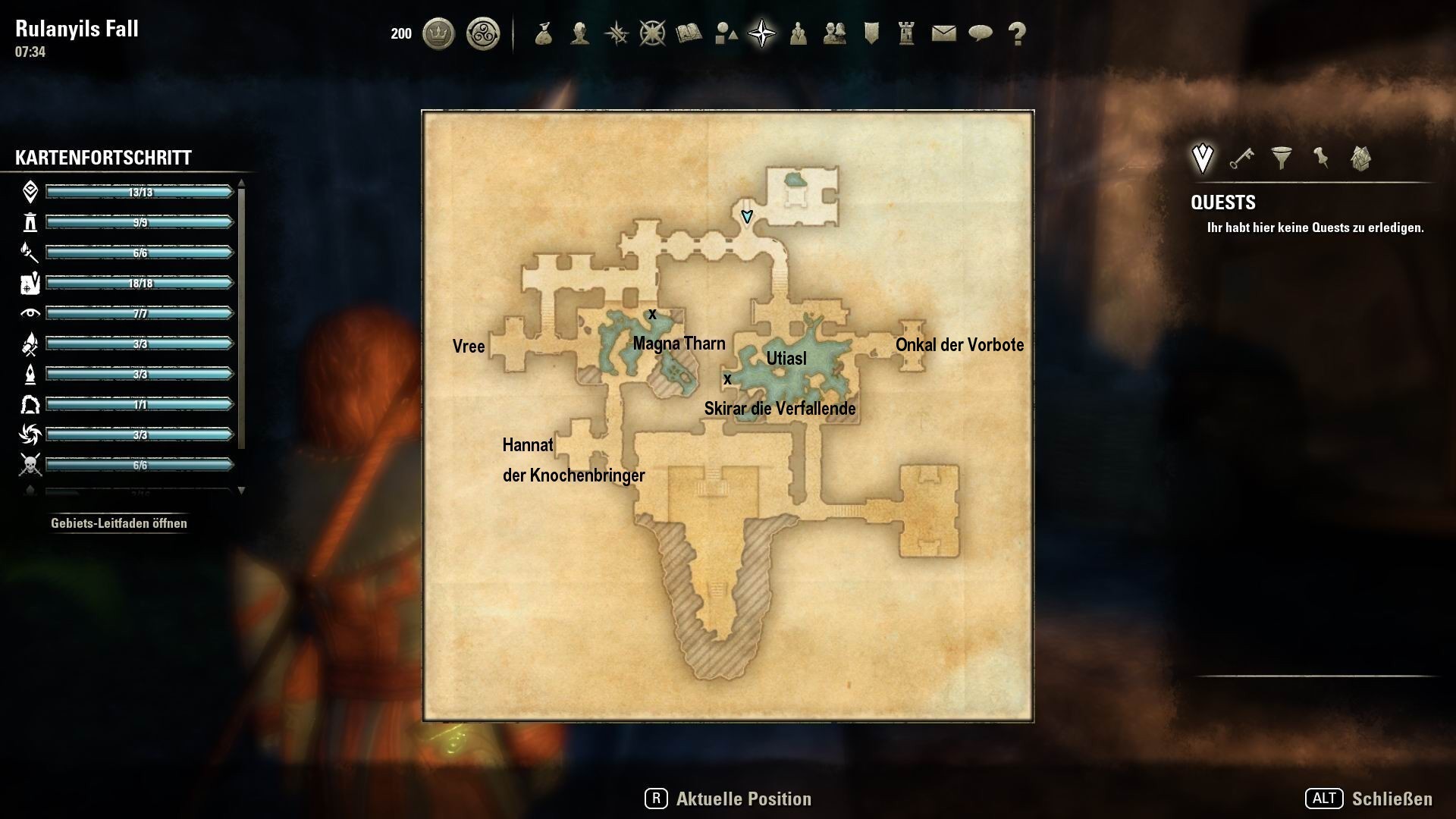1456x819 pixels.
Task: Open the journal book icon
Action: (689, 33)
